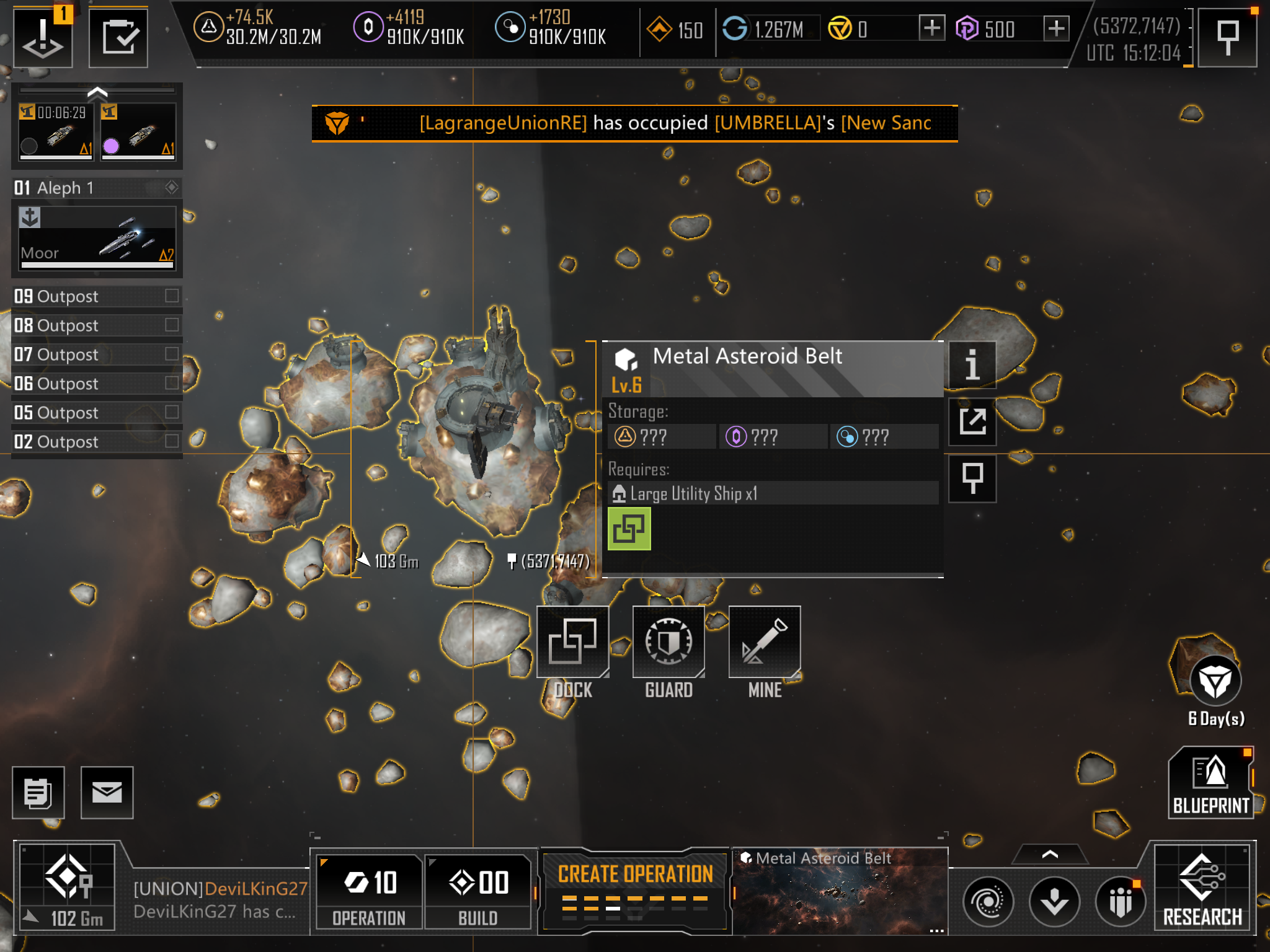Open the checklist tasks button
This screenshot has width=1270, height=952.
click(118, 37)
